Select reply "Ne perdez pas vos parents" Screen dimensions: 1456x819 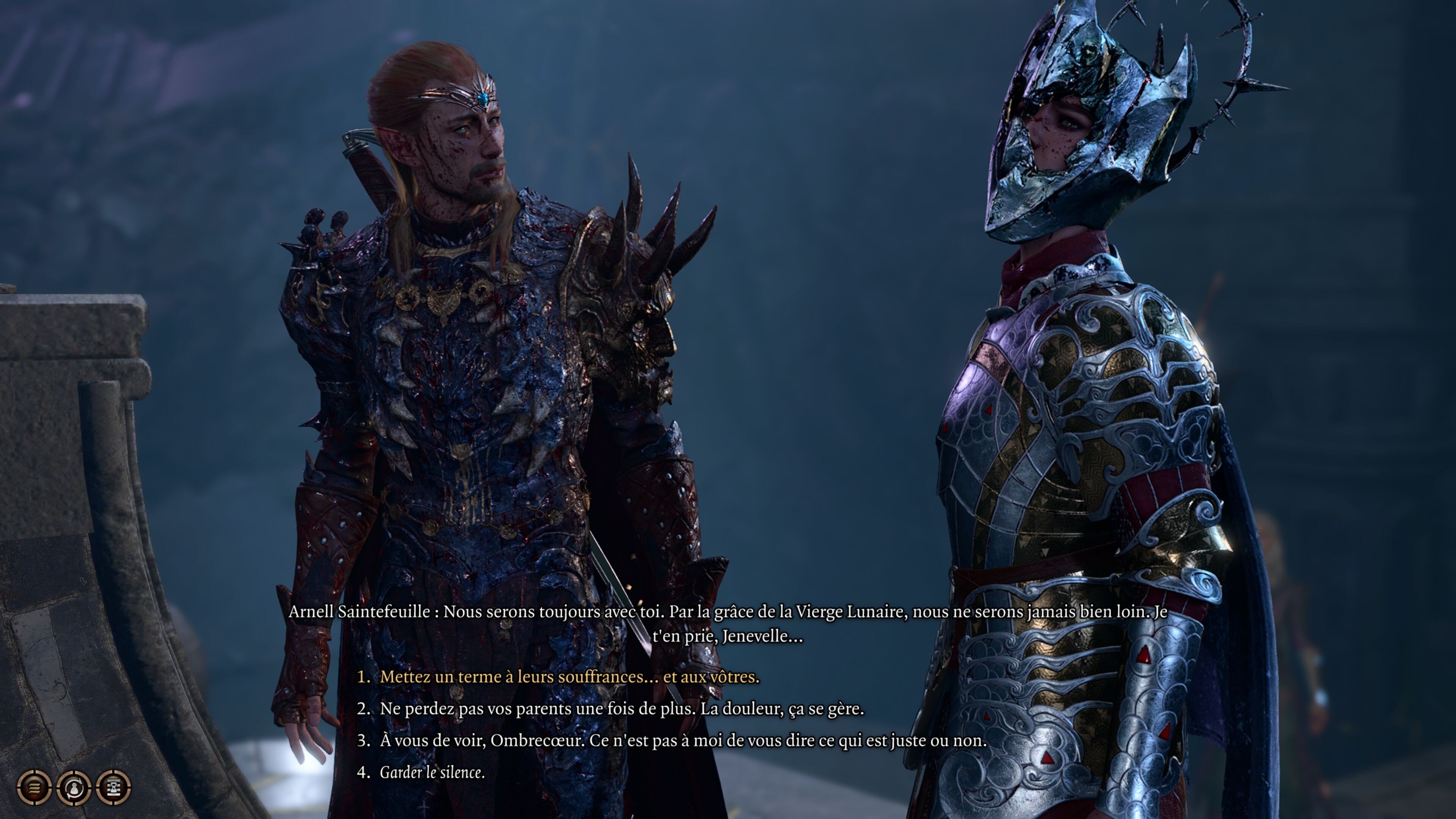(621, 708)
